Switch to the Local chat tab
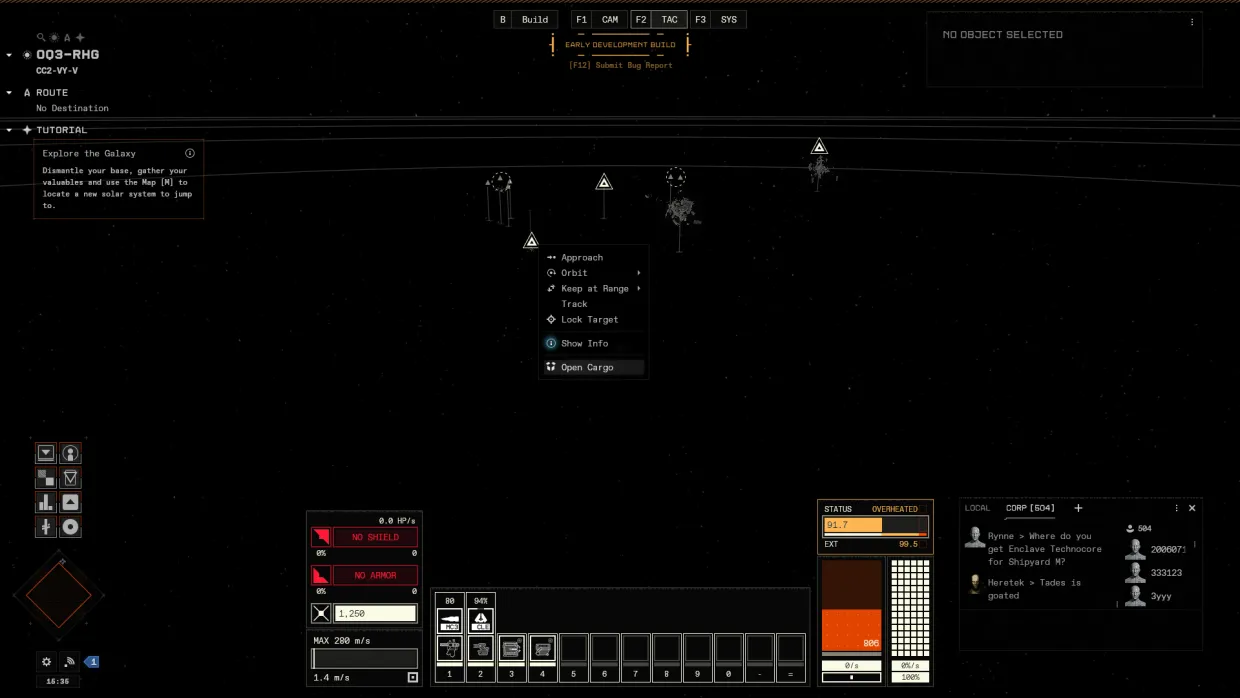 point(977,508)
